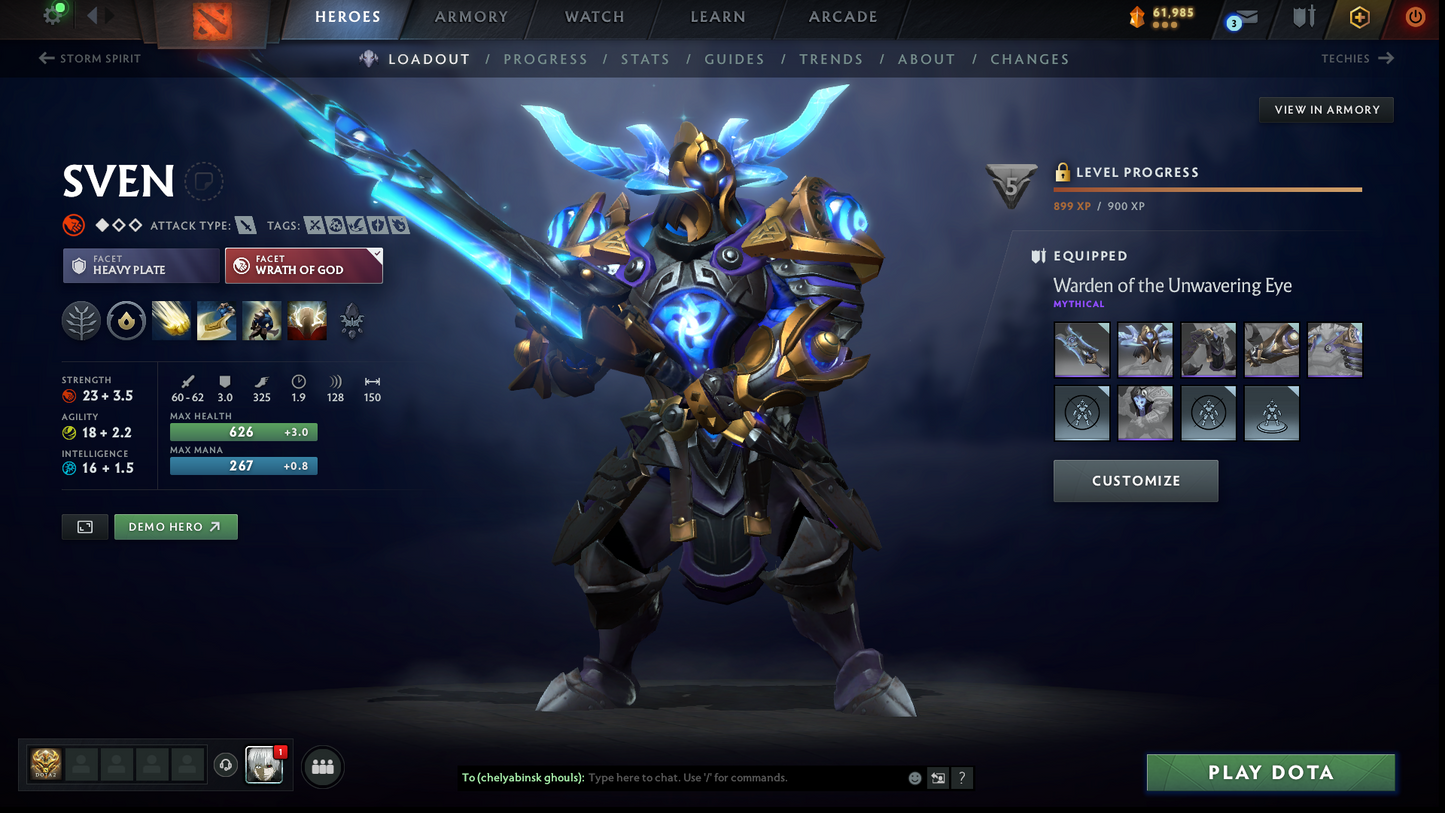
Task: Toggle the Heavy Plate facet
Action: [x=140, y=265]
